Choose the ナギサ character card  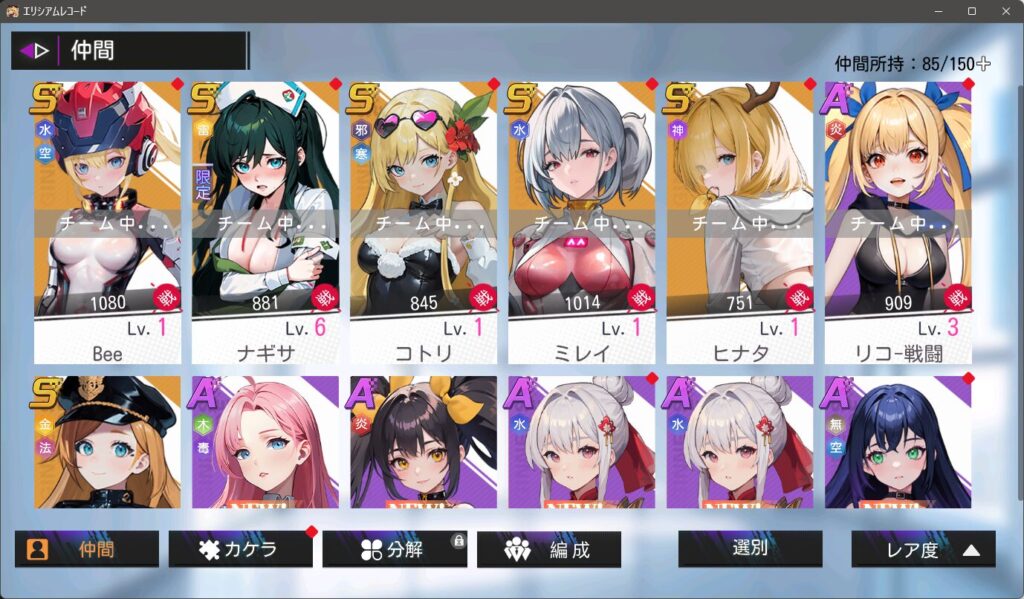pyautogui.click(x=265, y=222)
